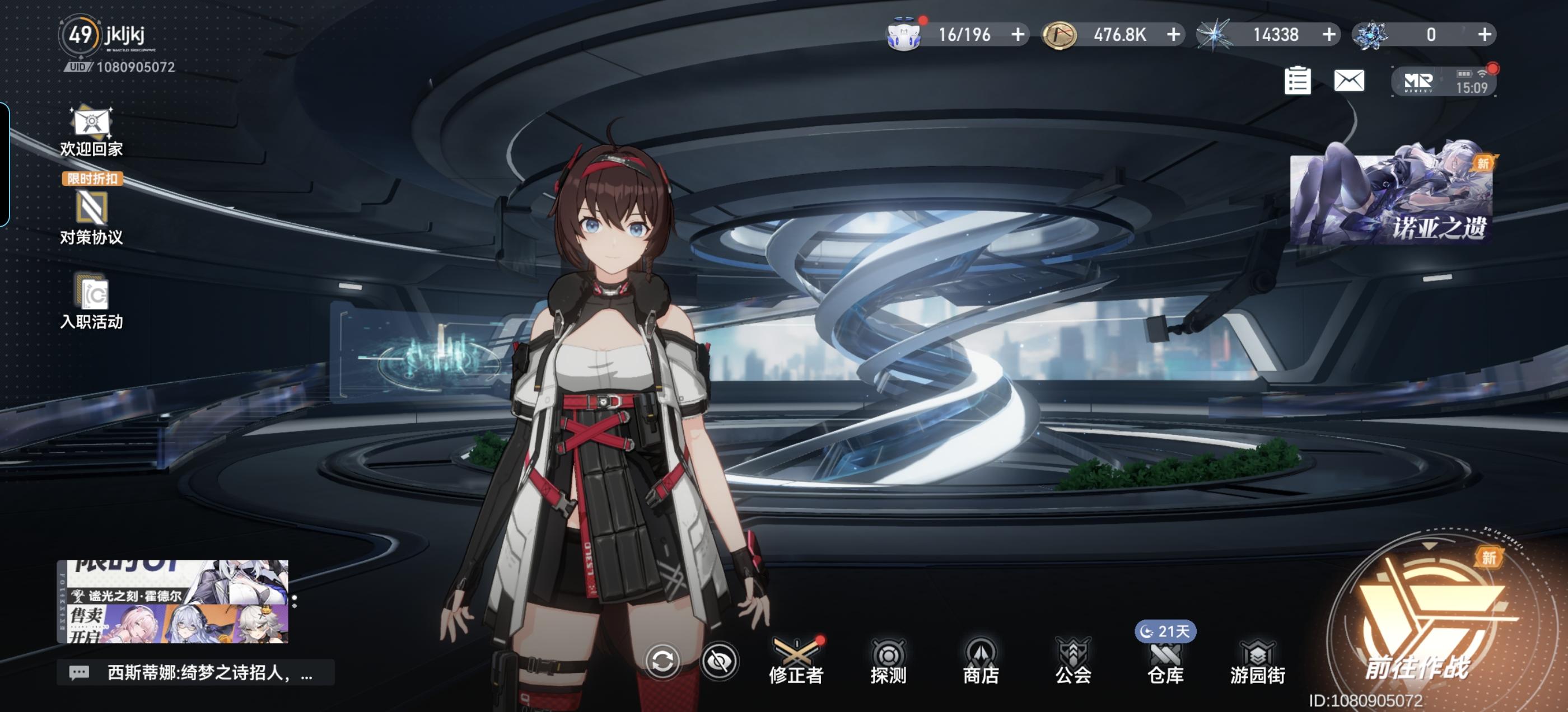Open the mail envelope icon

[1349, 81]
